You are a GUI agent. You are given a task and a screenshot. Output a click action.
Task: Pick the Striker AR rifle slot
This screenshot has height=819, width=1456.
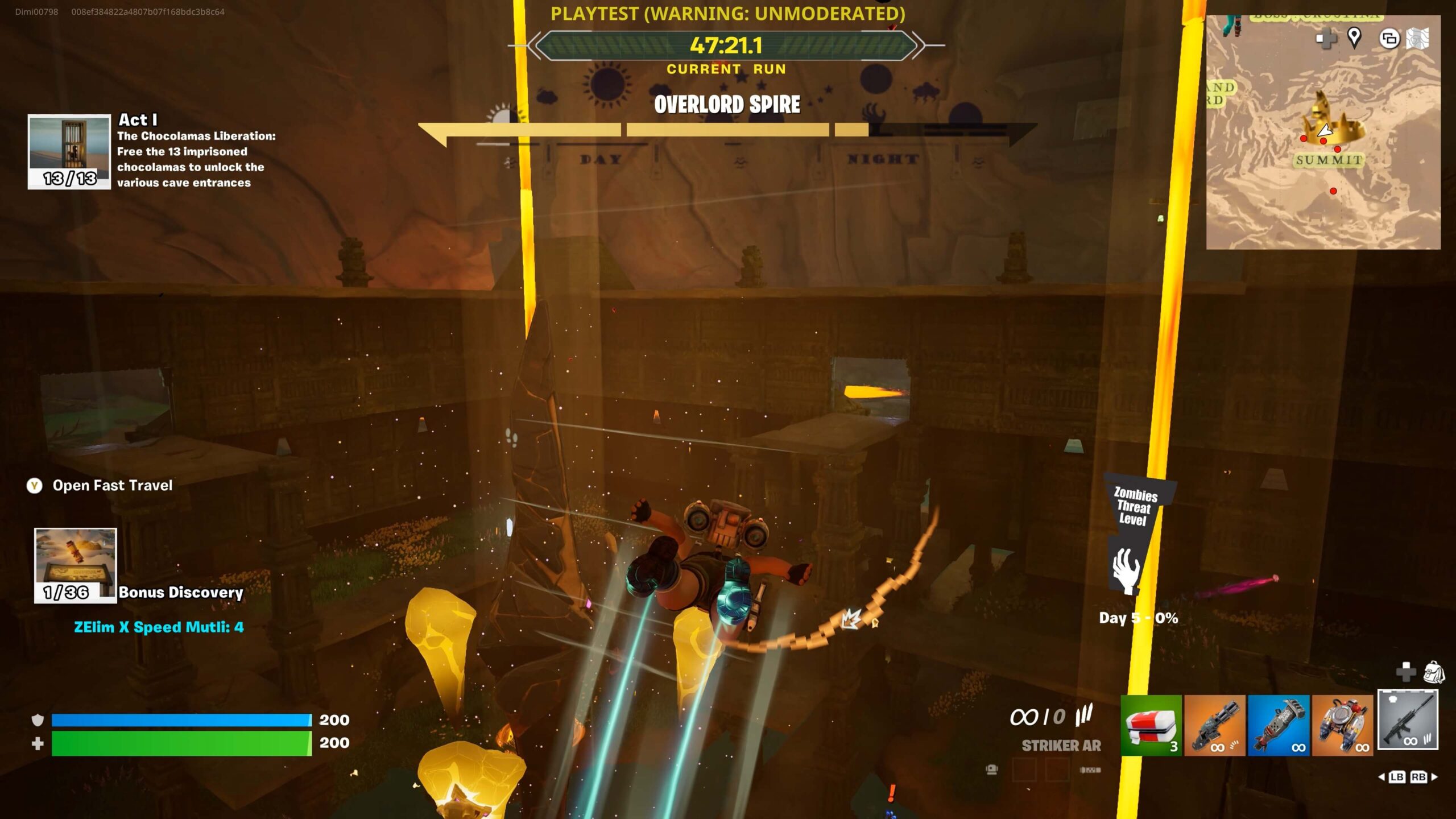coord(1408,719)
